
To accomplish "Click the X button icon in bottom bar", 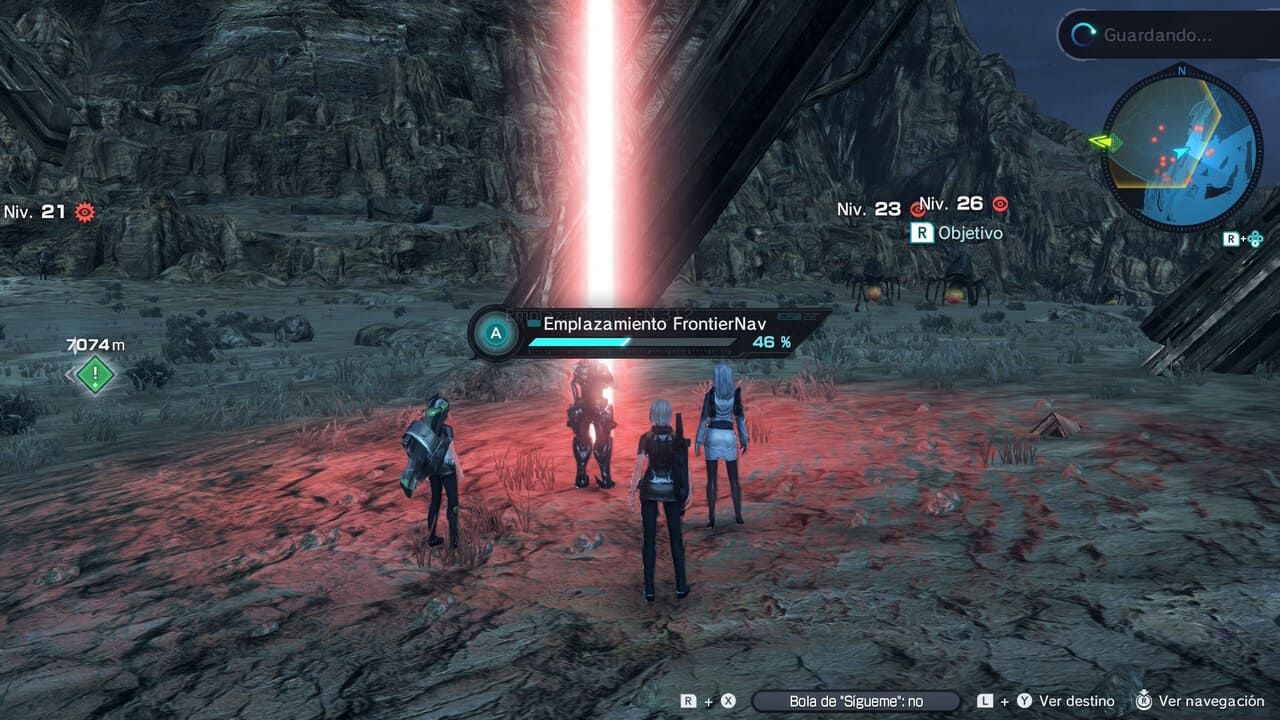I will [726, 701].
